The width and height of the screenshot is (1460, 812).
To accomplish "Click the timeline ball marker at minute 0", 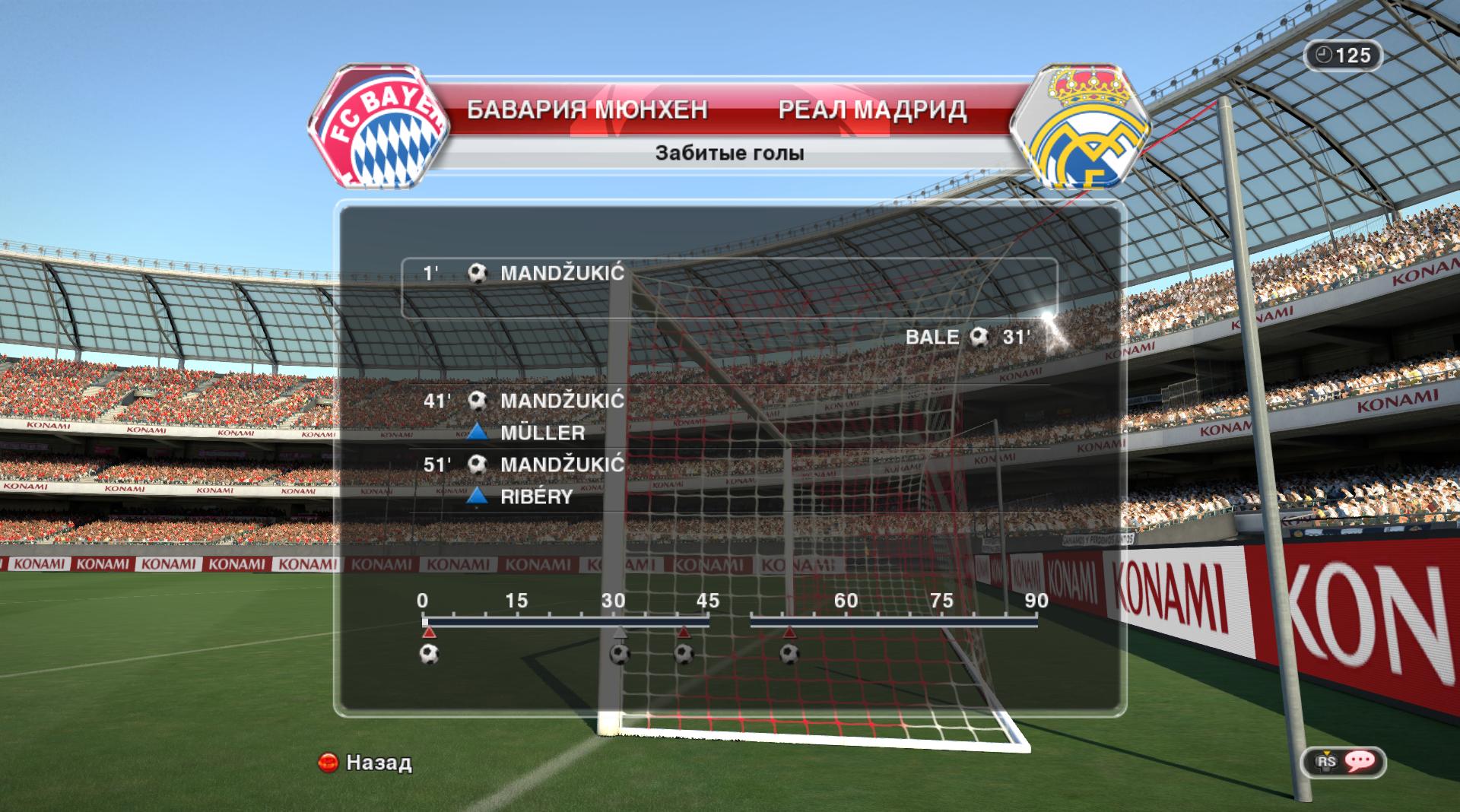I will 430,654.
